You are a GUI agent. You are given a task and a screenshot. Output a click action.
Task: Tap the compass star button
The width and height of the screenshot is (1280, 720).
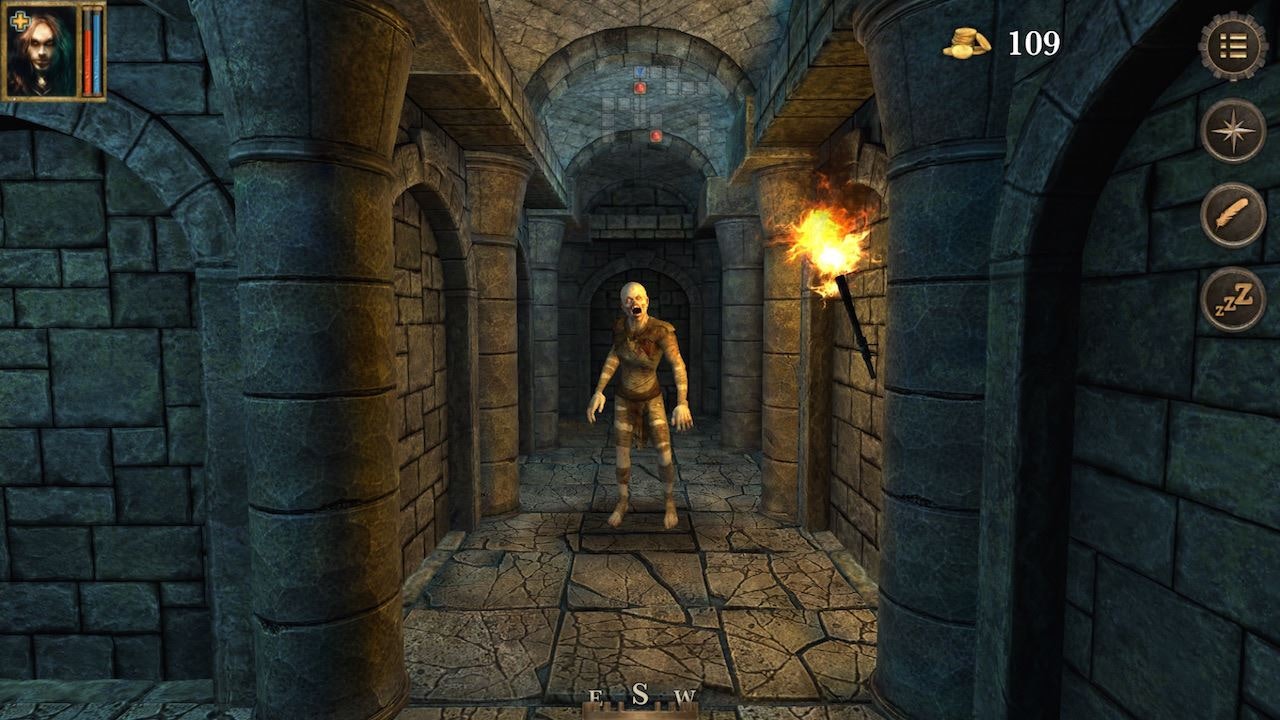pos(1232,131)
